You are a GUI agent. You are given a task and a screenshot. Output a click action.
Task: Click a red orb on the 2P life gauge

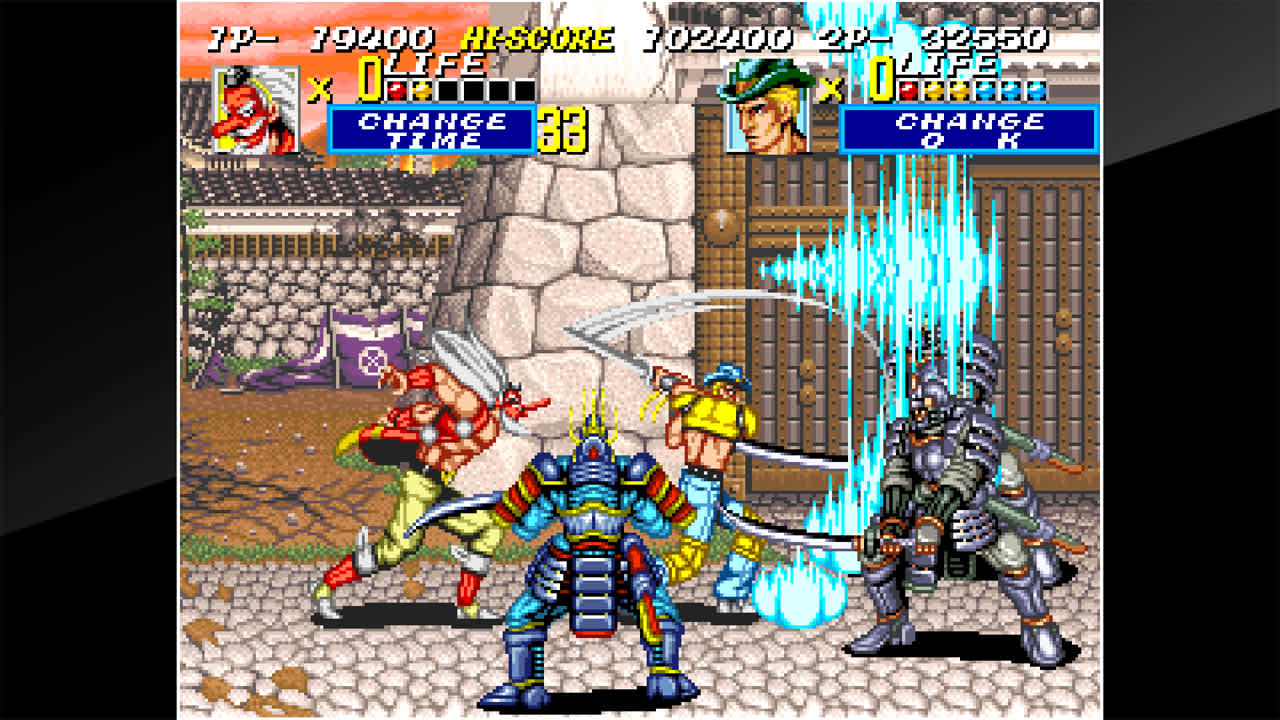point(910,90)
